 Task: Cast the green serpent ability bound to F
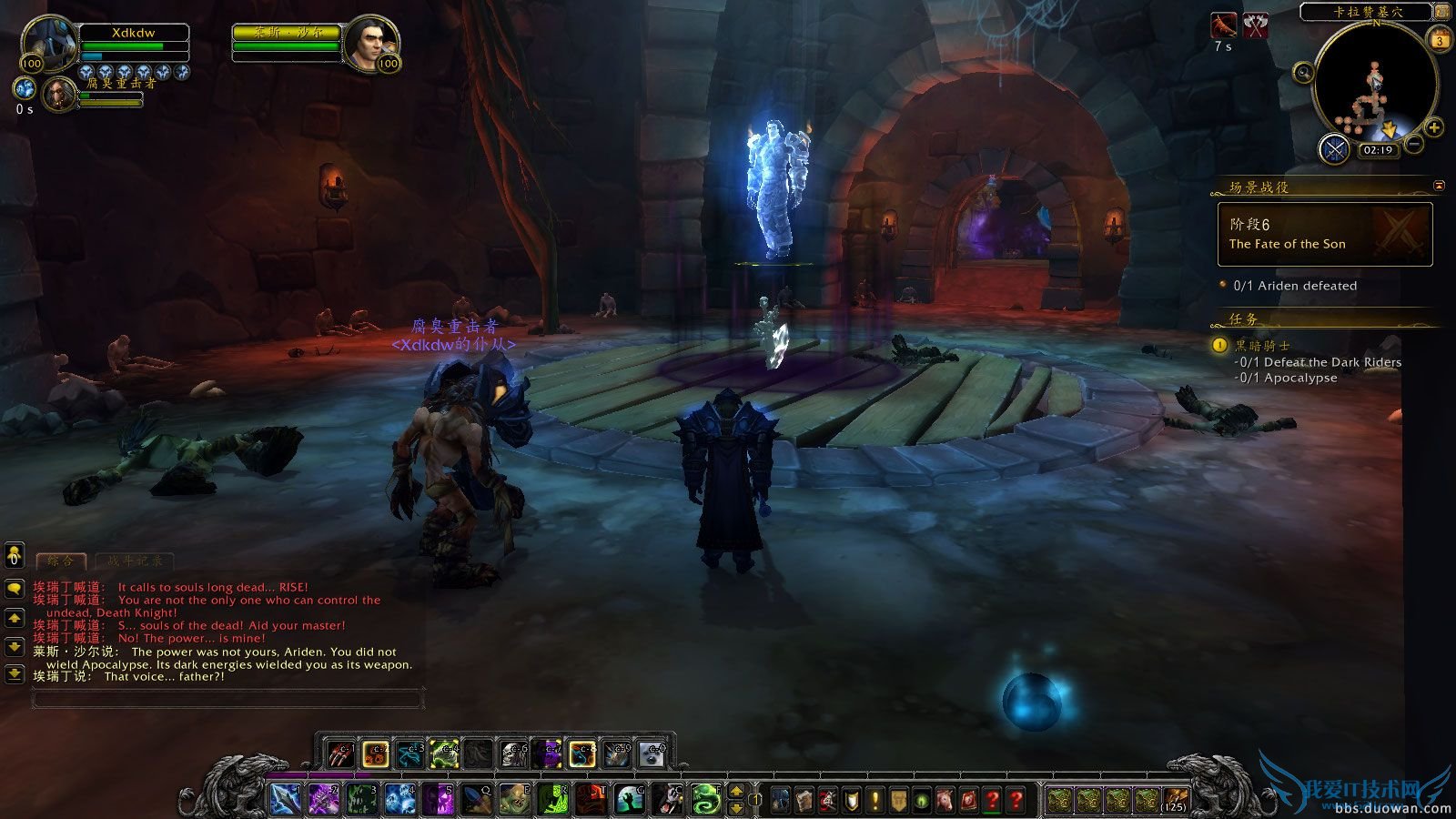tap(705, 799)
